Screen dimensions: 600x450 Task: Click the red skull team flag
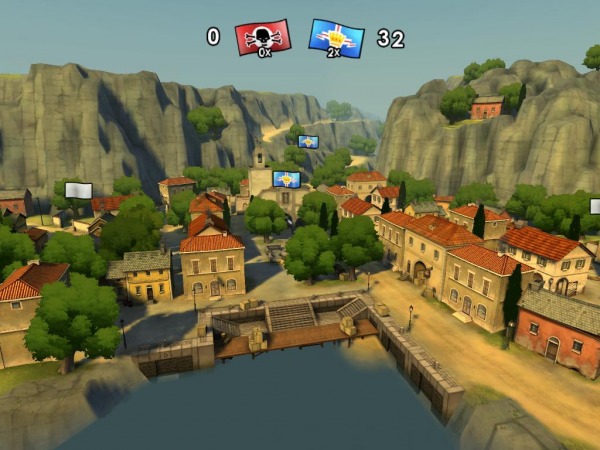tap(262, 37)
